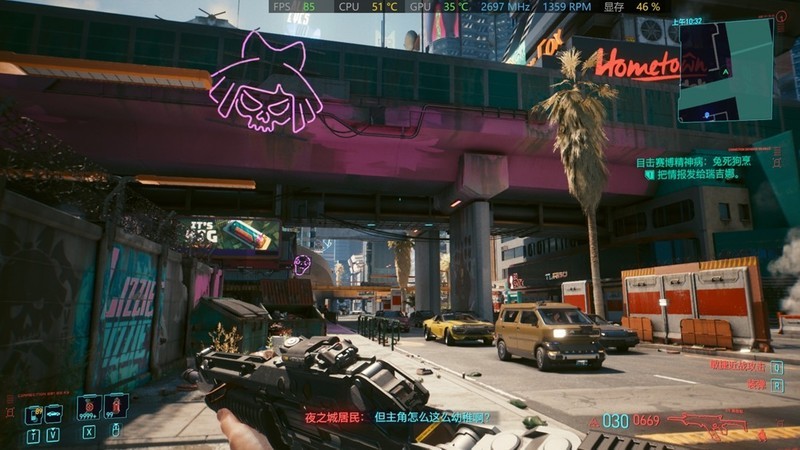Use the healing inhaler consumable slot
This screenshot has width=800, height=450.
point(90,407)
